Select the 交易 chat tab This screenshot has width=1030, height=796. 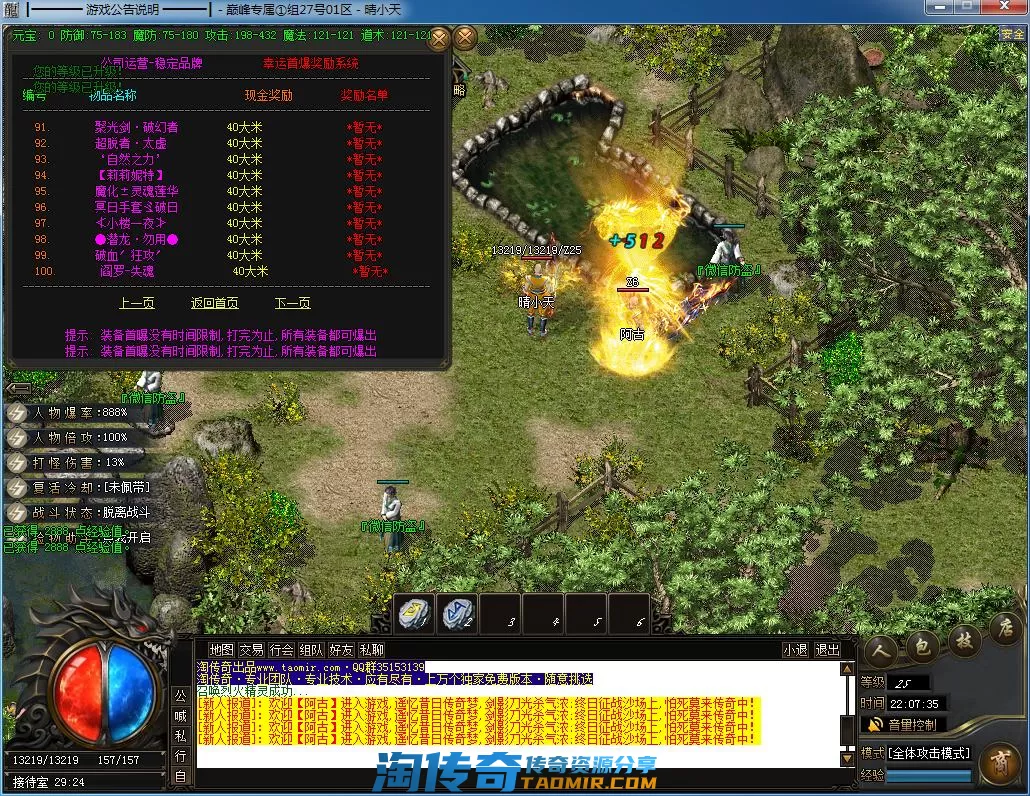251,649
